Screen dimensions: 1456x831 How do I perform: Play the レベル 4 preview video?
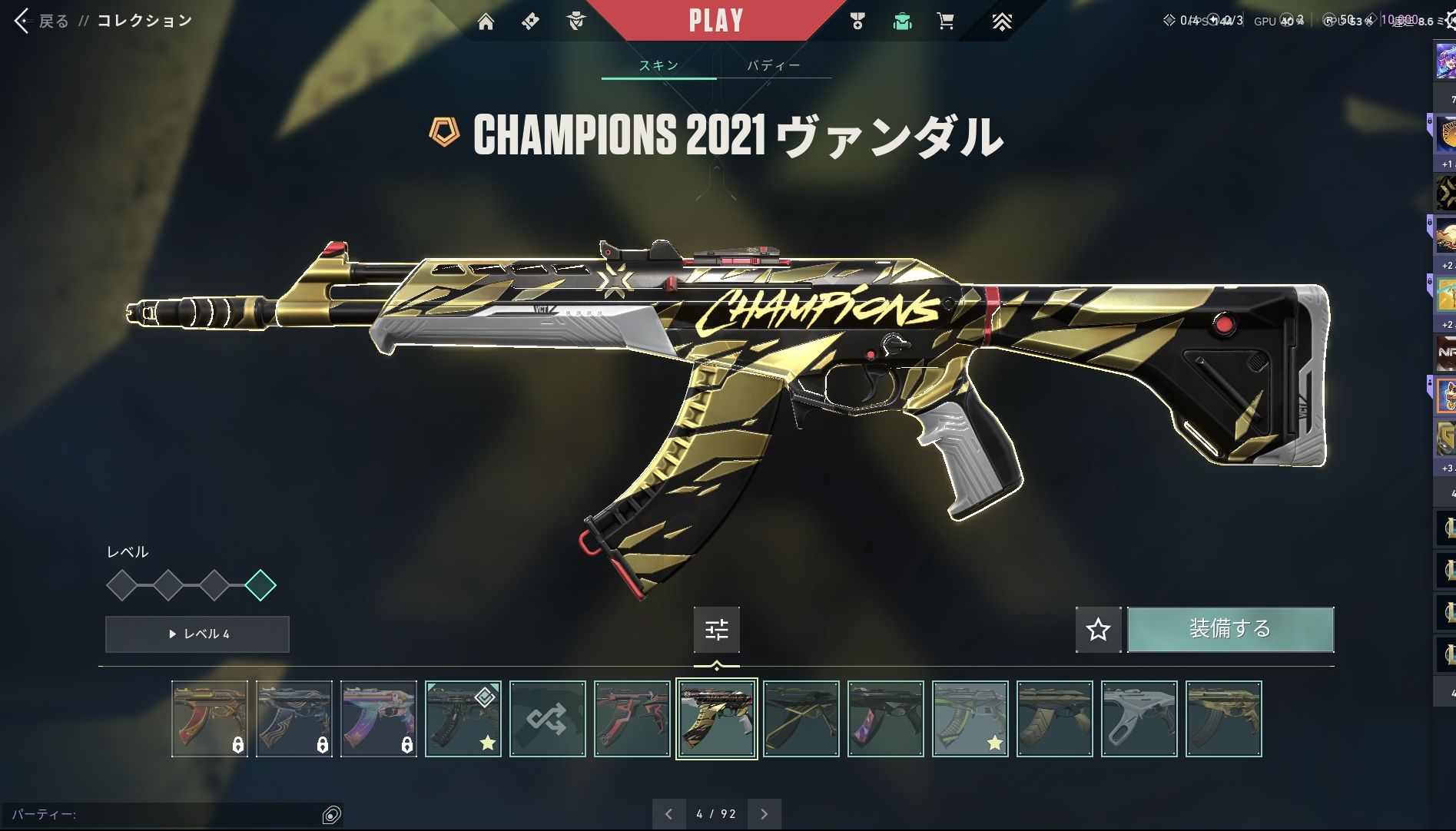tap(197, 634)
